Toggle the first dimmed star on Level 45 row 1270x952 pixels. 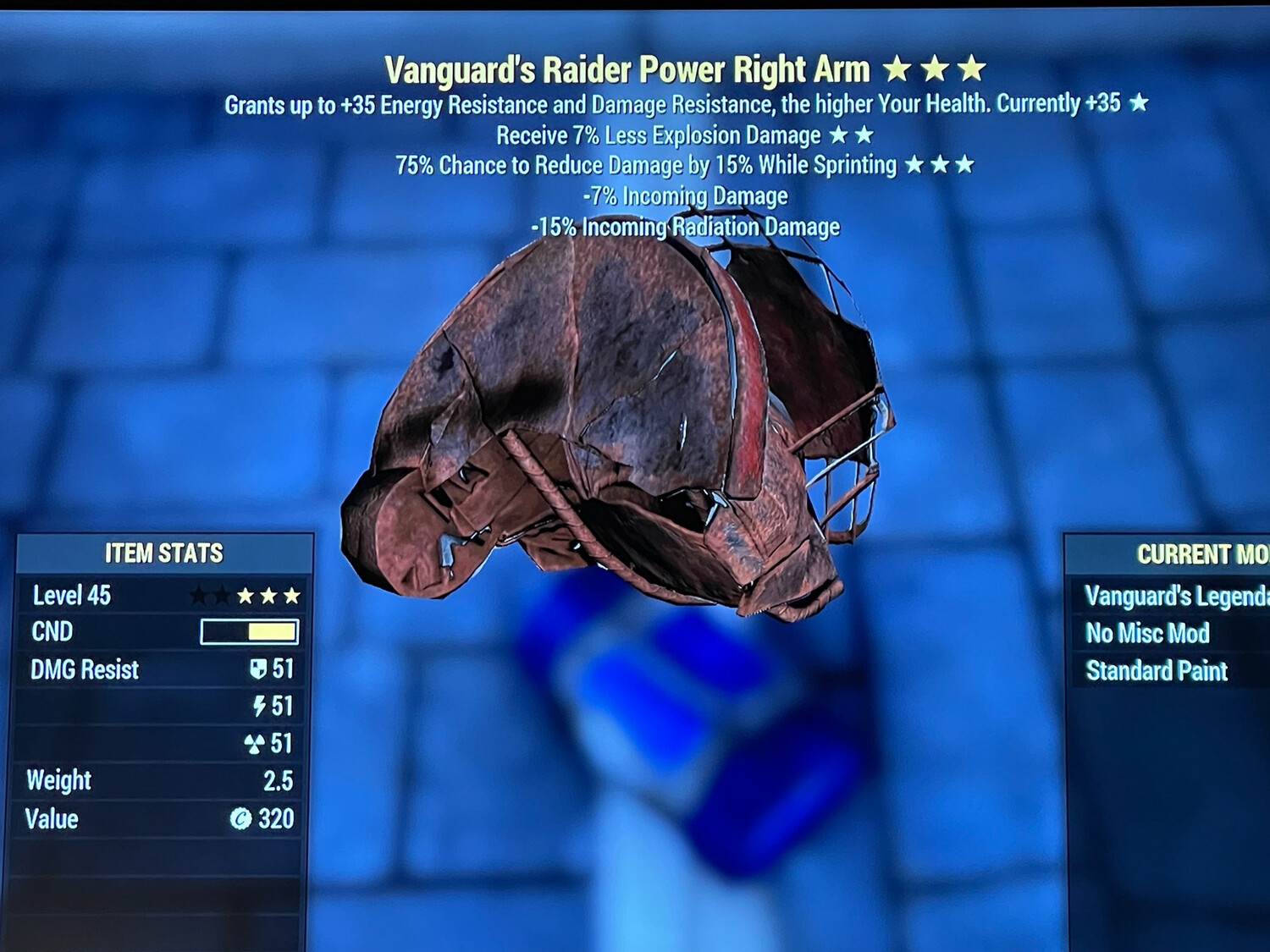point(201,595)
